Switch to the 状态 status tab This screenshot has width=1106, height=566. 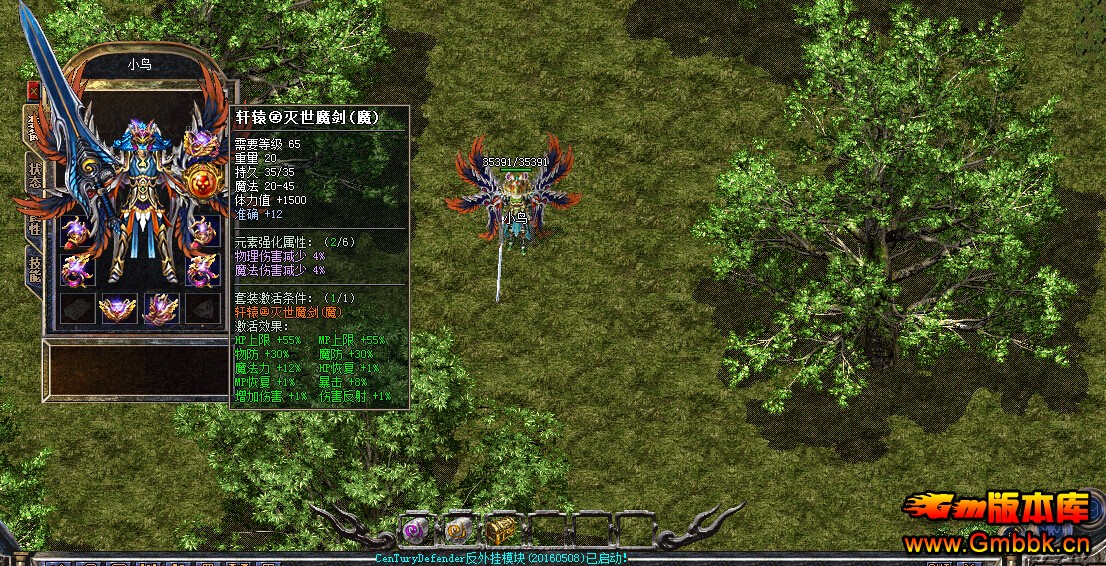[34, 174]
